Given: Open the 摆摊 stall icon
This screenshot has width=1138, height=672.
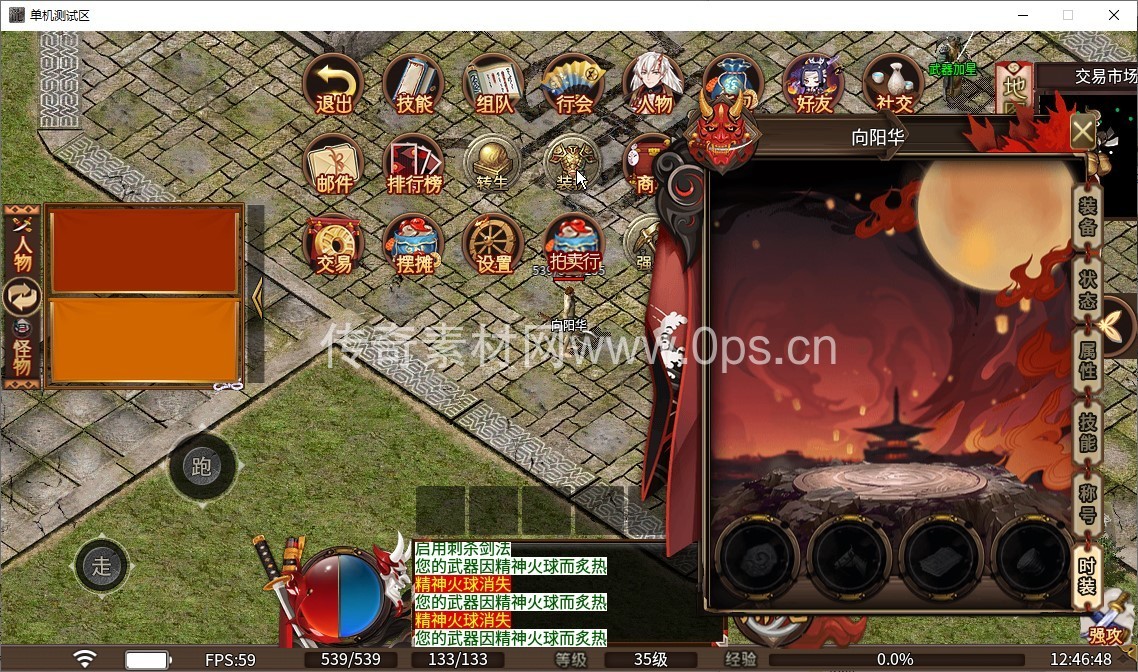Looking at the screenshot, I should click(414, 245).
